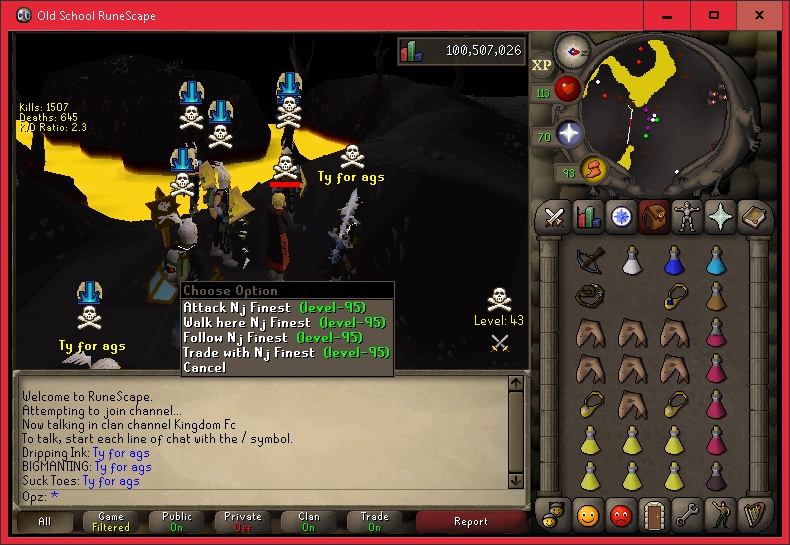Open the Logout door tab
The height and width of the screenshot is (545, 790).
click(653, 514)
